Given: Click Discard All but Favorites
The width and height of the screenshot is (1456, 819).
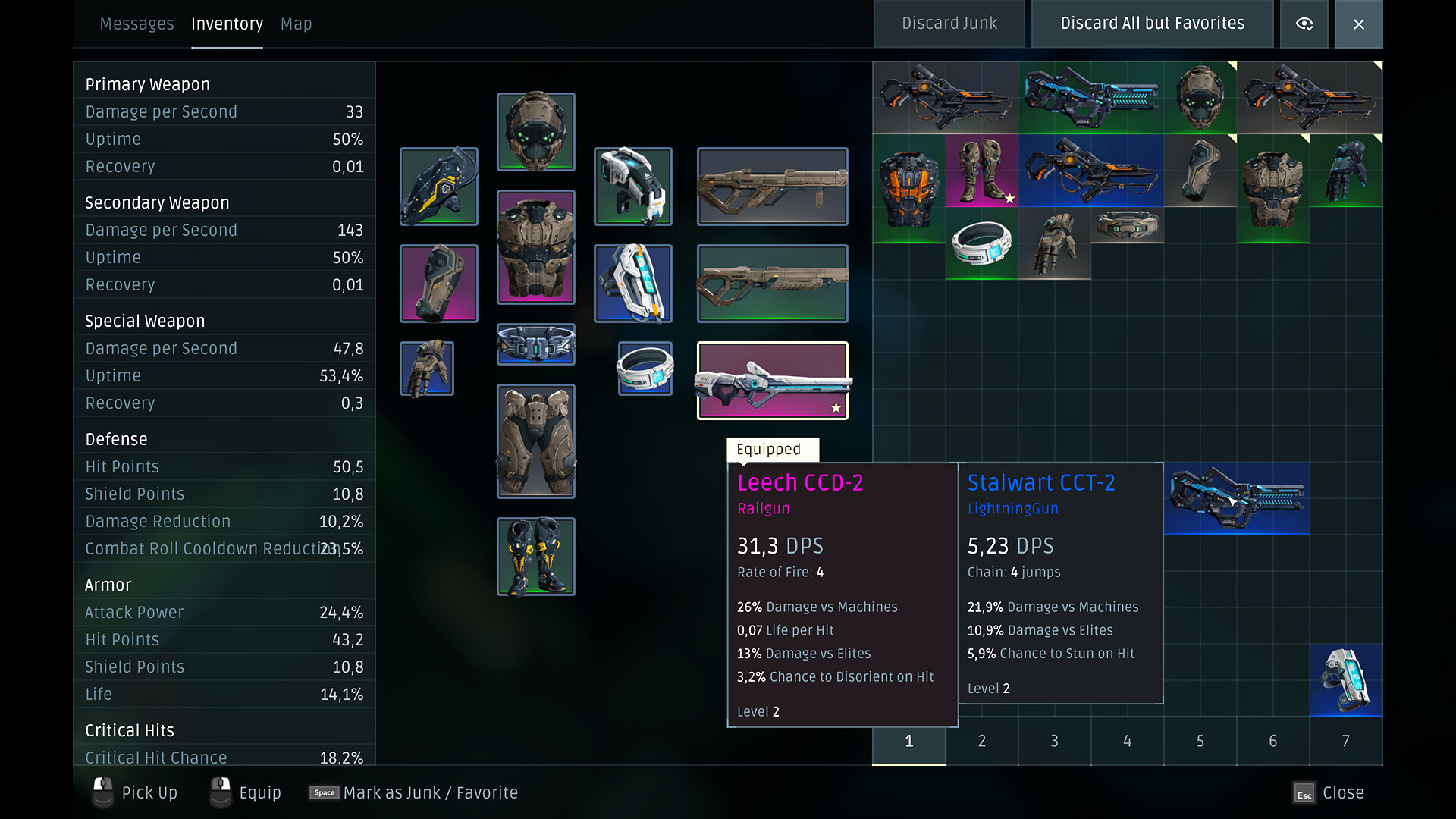Looking at the screenshot, I should pos(1152,24).
